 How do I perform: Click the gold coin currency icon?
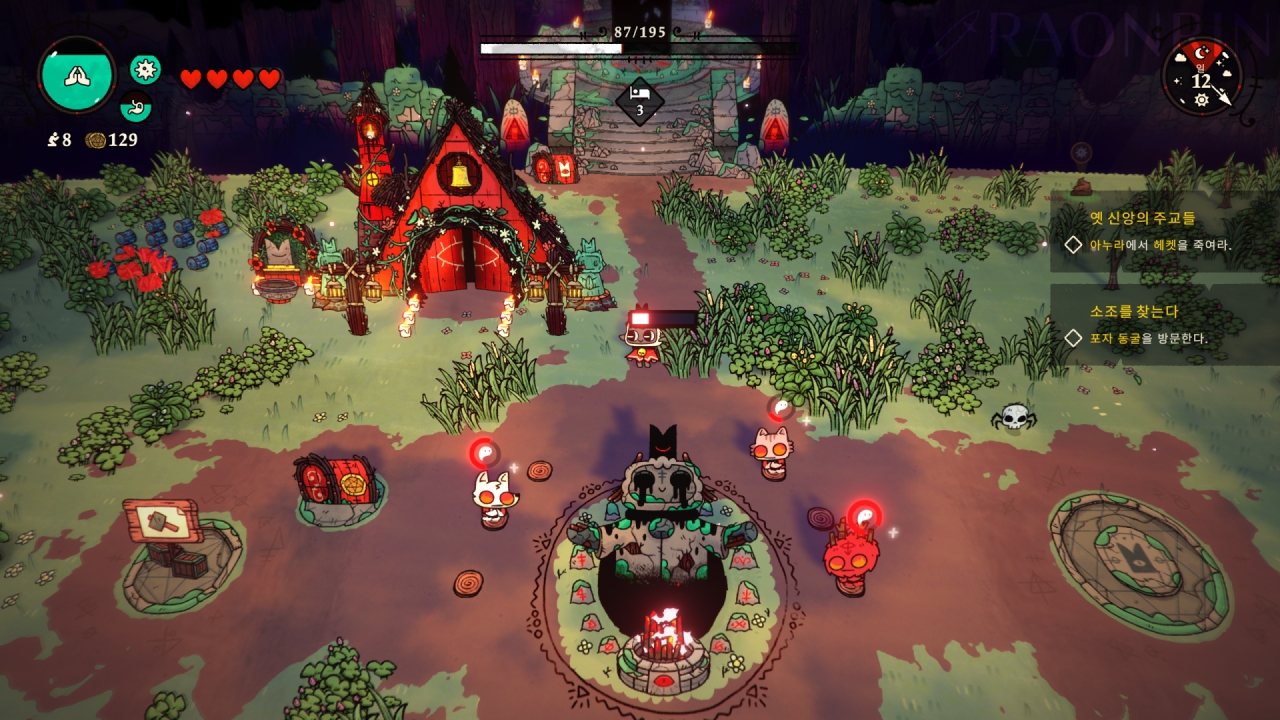[96, 140]
